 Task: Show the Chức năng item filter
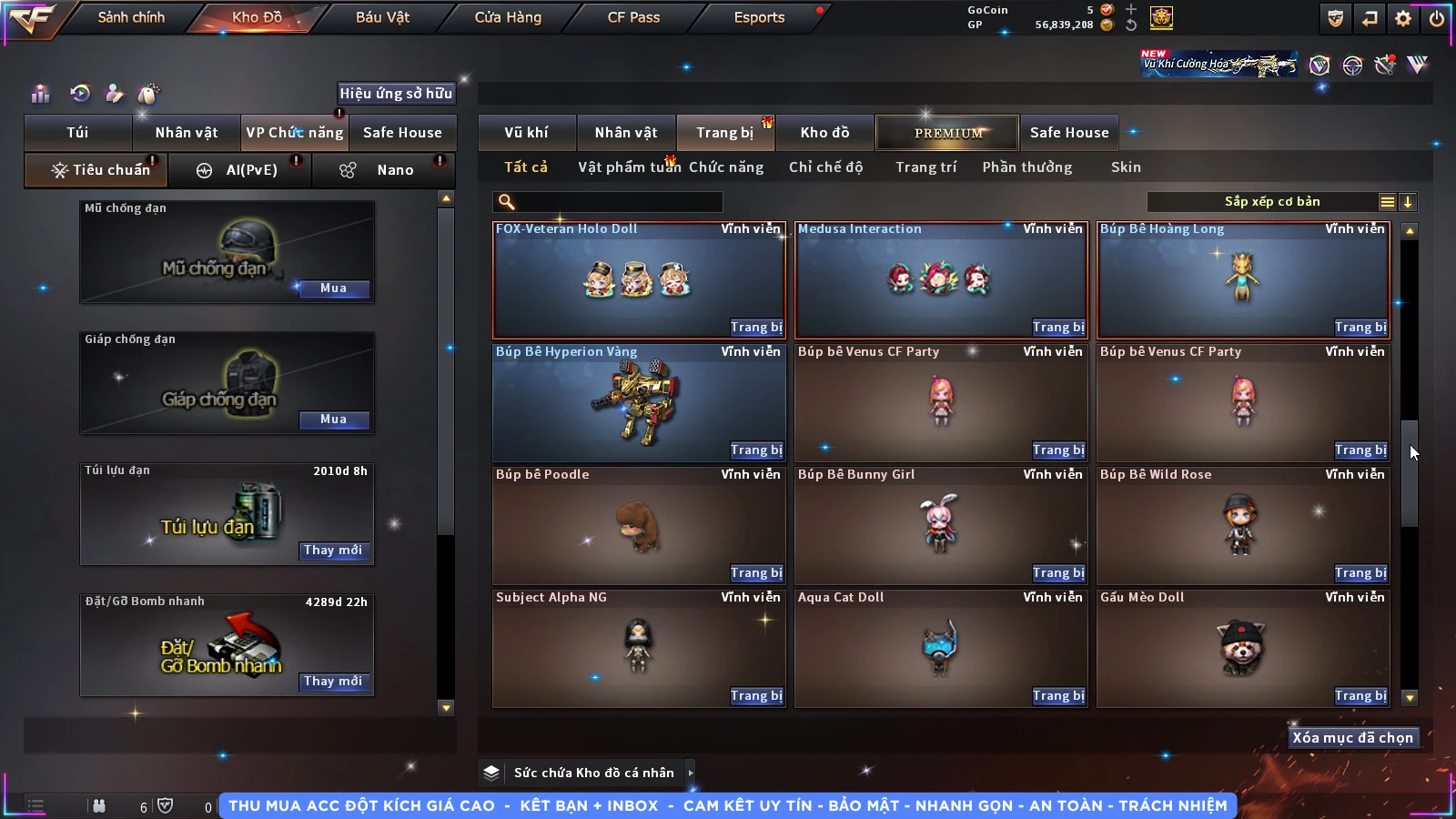pyautogui.click(x=726, y=167)
